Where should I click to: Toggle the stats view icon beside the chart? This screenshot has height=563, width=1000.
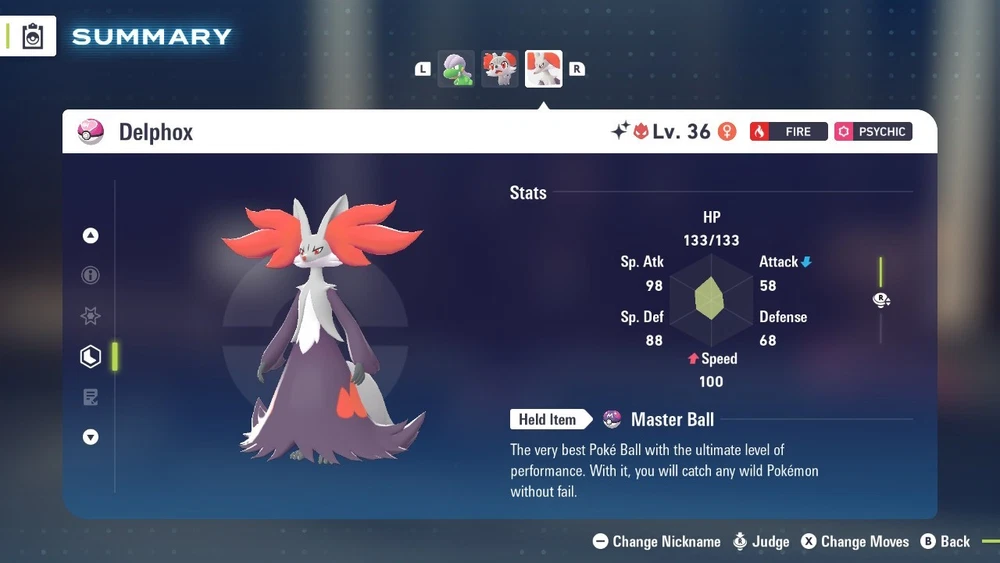tap(881, 300)
